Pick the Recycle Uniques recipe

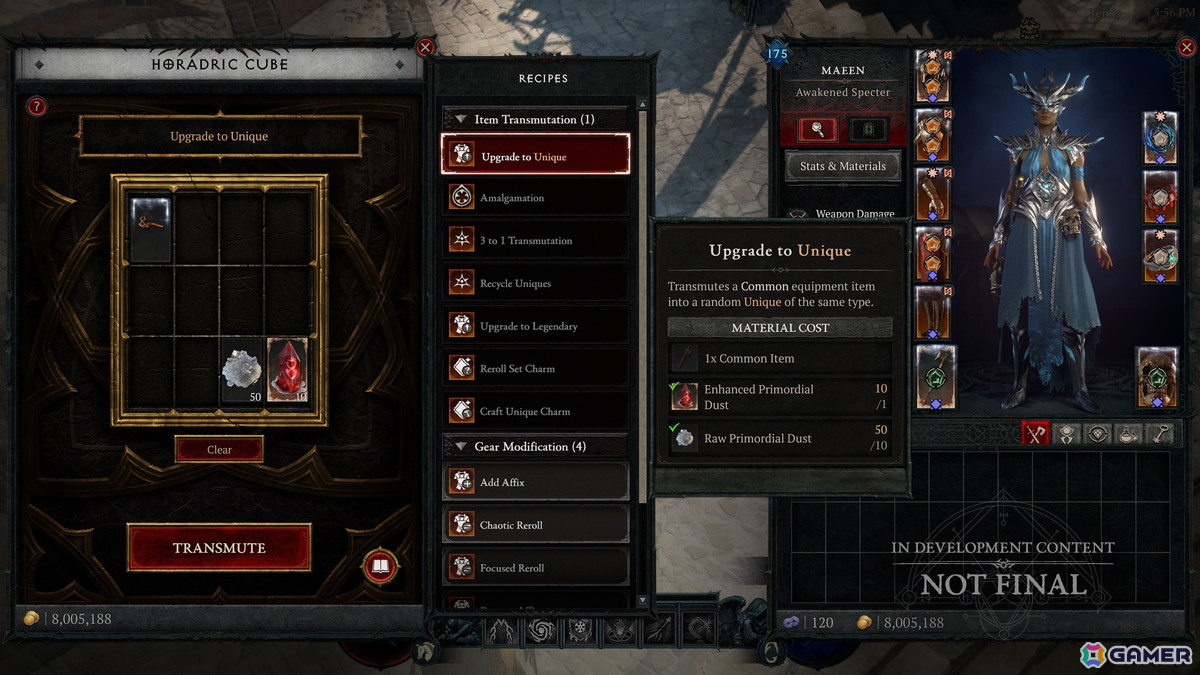click(x=535, y=284)
